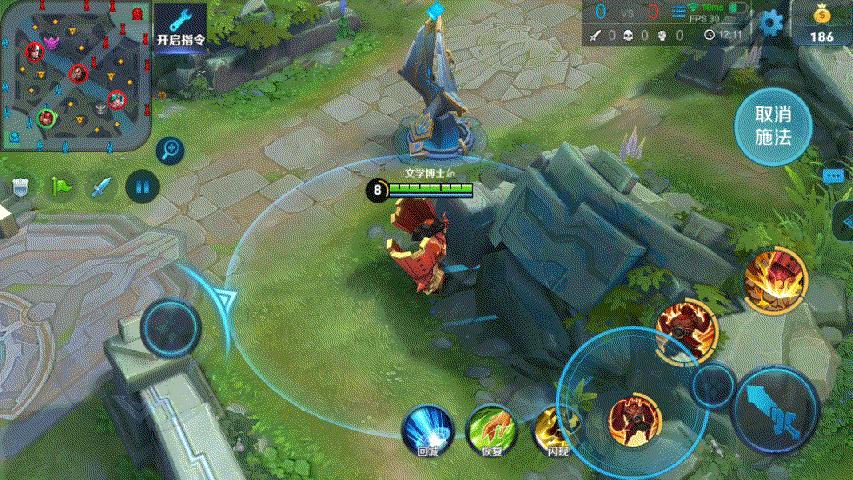
Task: Tap the small round button beside basic attack
Action: click(714, 386)
